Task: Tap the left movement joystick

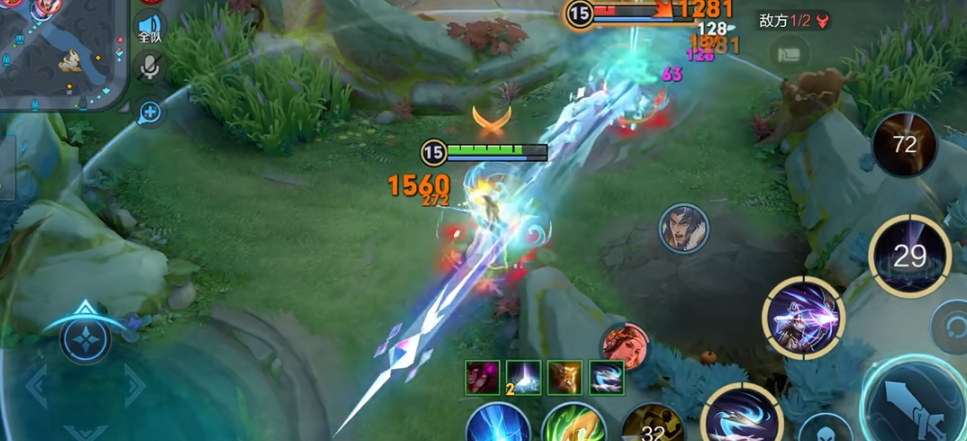Action: click(86, 338)
